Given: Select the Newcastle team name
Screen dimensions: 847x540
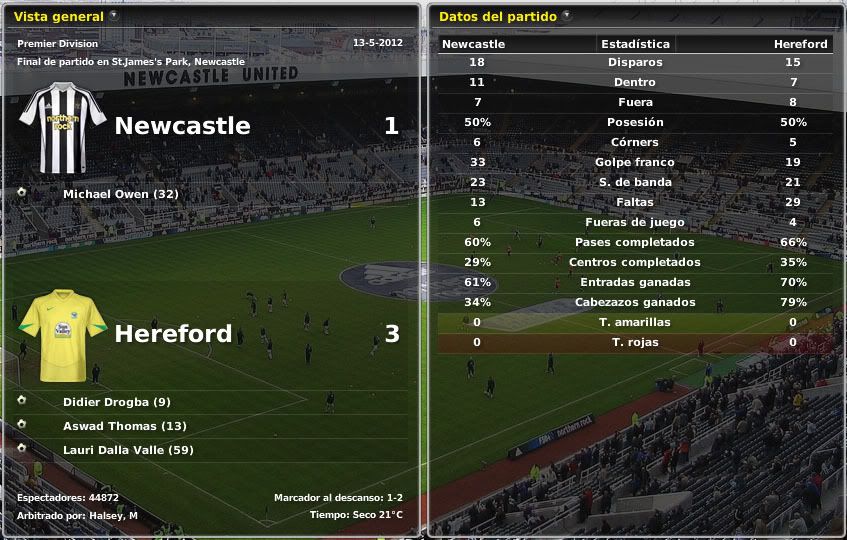Looking at the screenshot, I should (182, 126).
